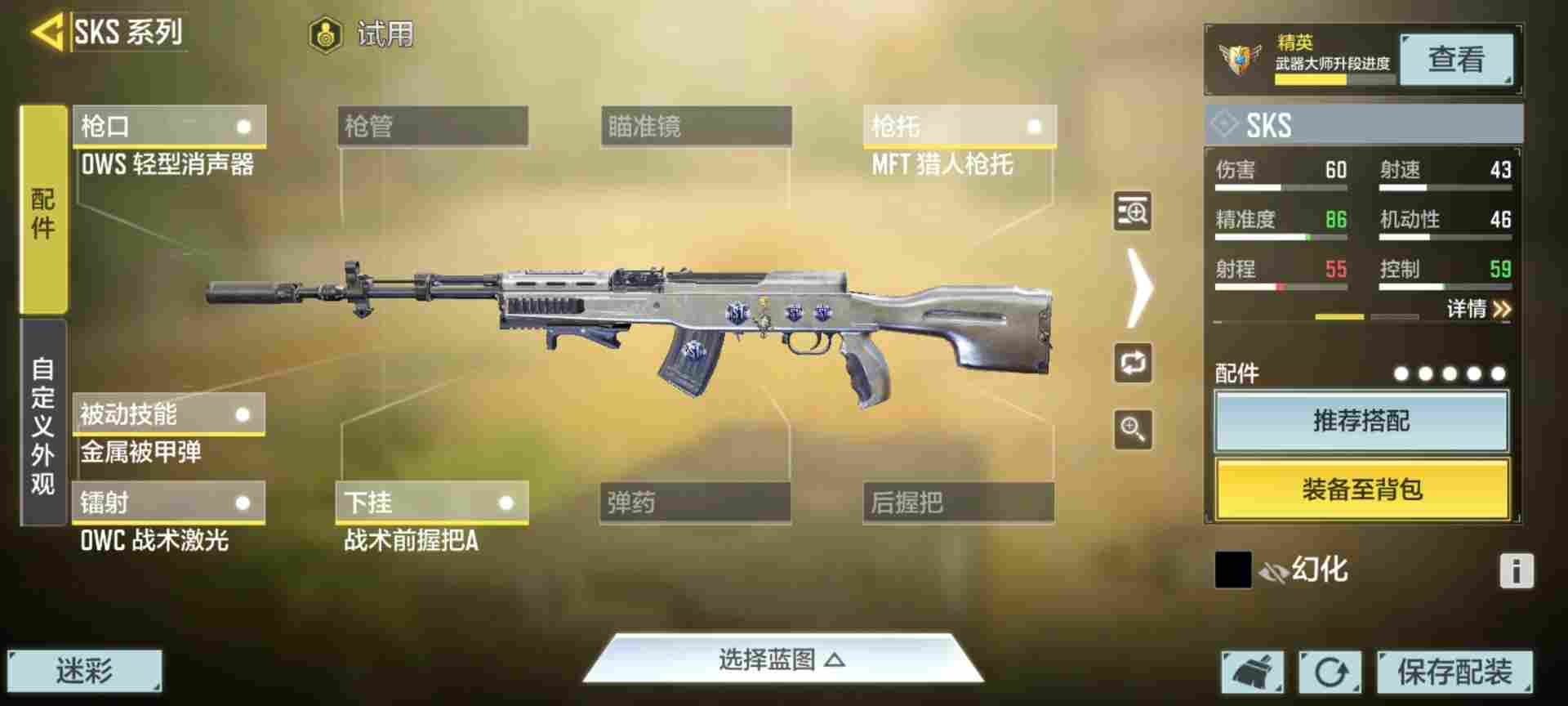The image size is (1568, 706).
Task: Toggle the dot indicator on 枪托 slot
Action: tap(1036, 127)
